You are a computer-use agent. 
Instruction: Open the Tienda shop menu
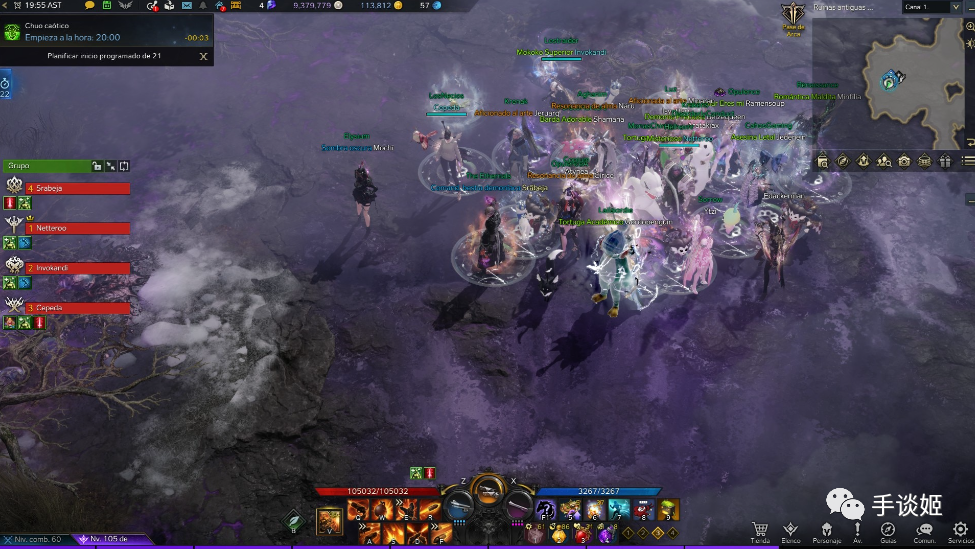click(760, 530)
